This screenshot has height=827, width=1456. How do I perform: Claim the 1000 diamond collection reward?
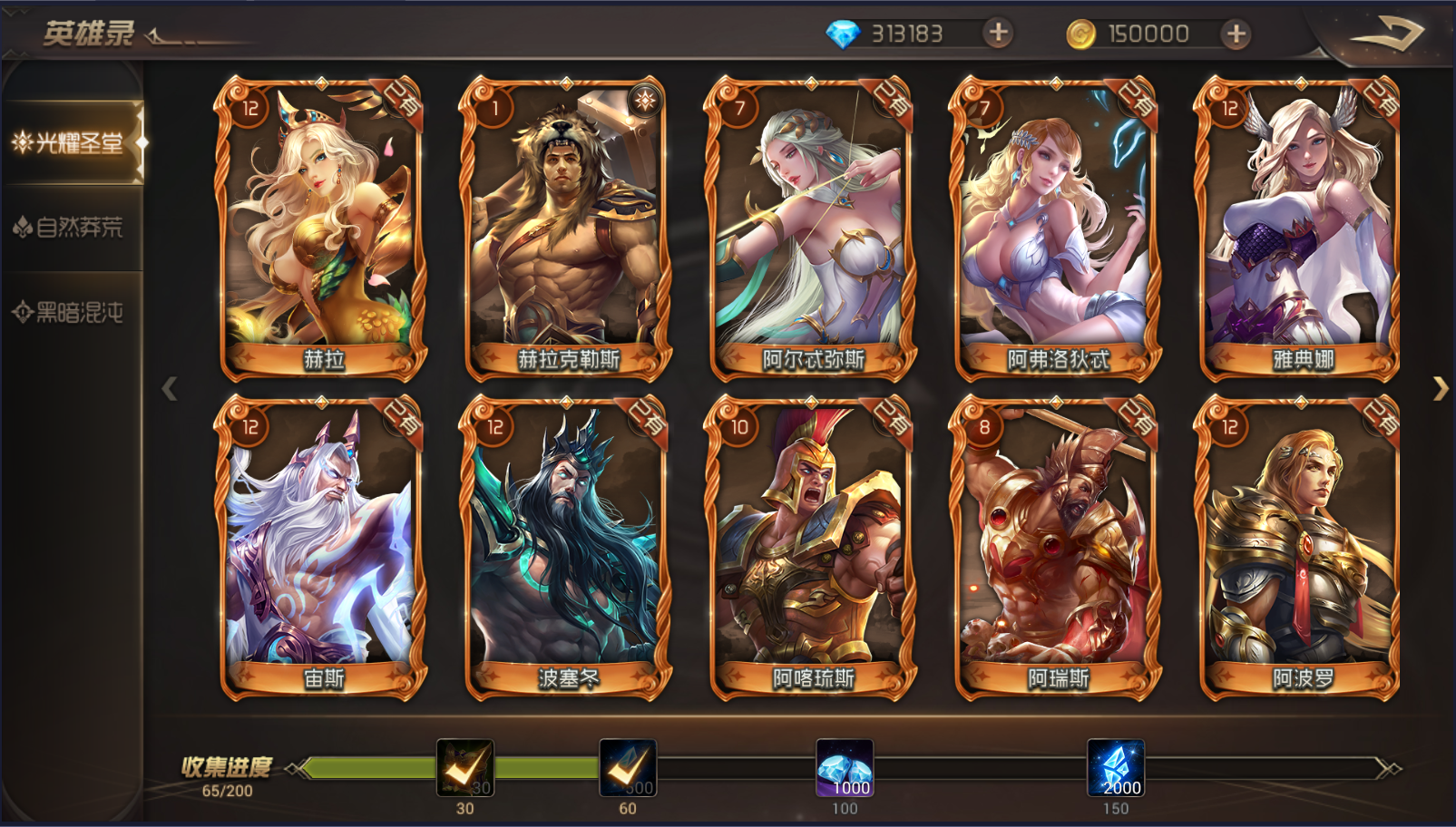(x=845, y=768)
